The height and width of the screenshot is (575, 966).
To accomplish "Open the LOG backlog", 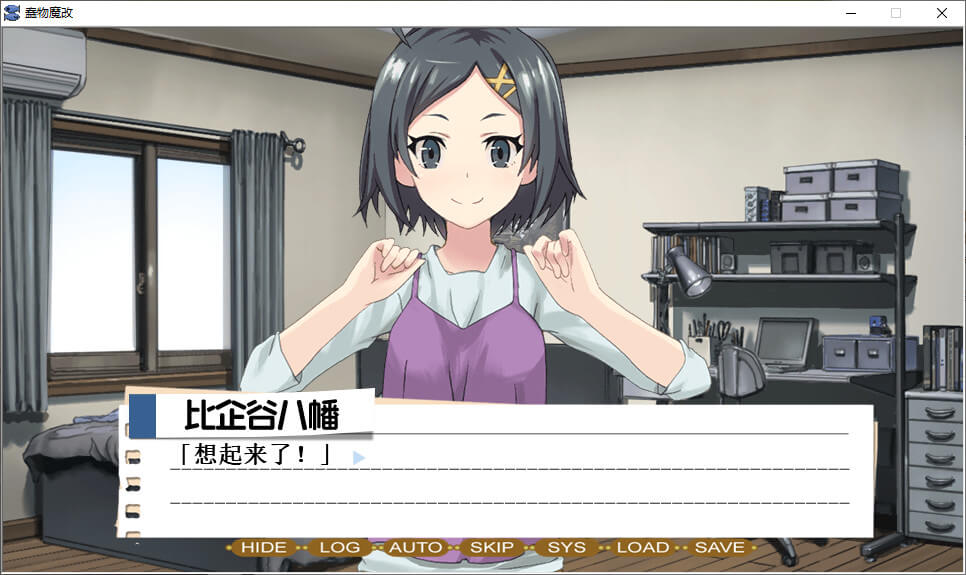I will tap(340, 547).
